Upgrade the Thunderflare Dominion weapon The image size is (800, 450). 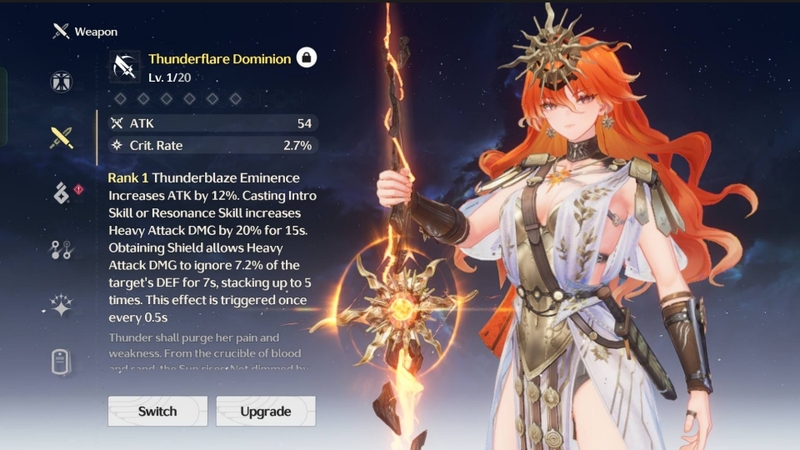[x=265, y=411]
